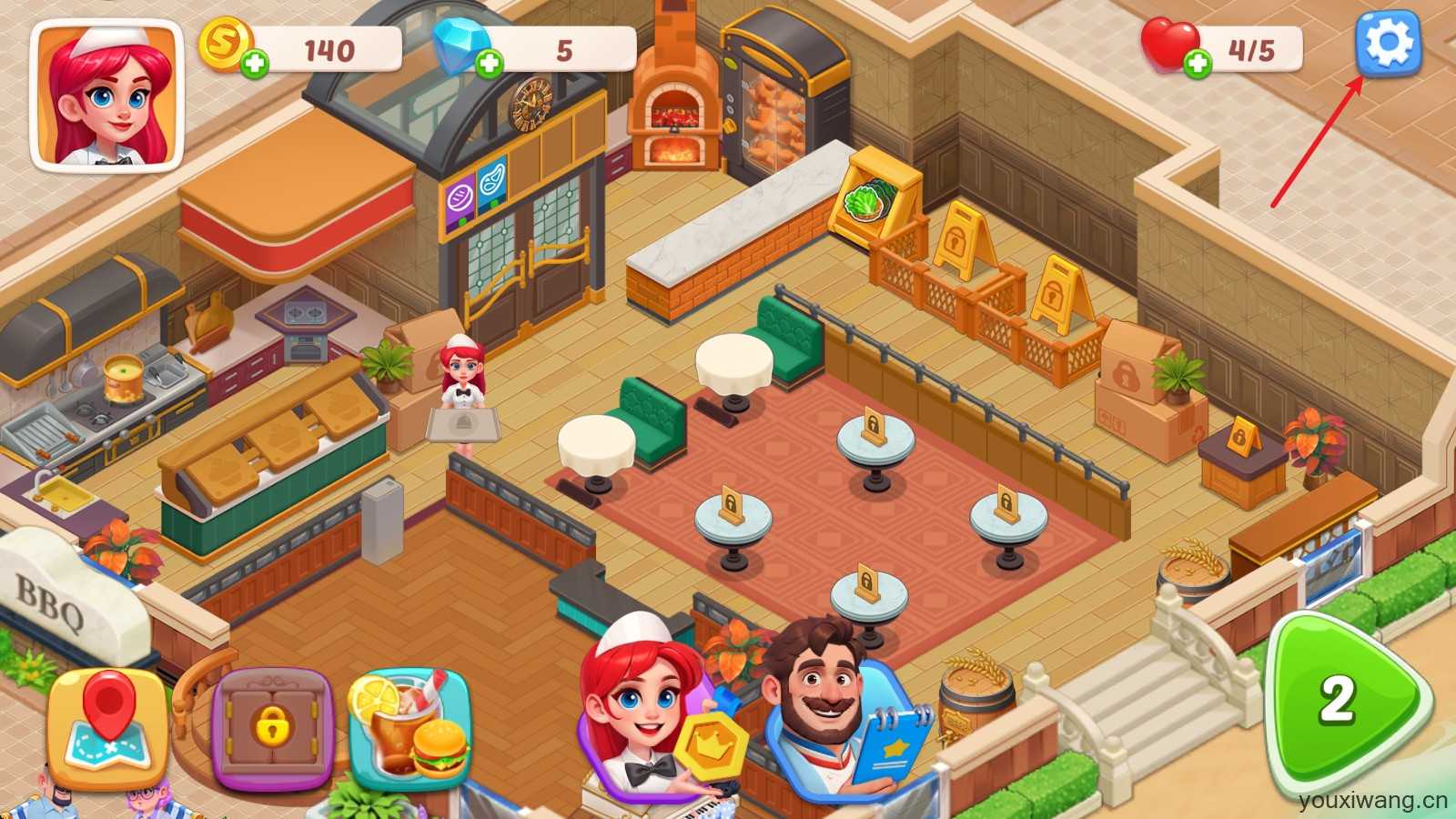Add more gold coins with plus
The width and height of the screenshot is (1456, 819).
point(256,64)
